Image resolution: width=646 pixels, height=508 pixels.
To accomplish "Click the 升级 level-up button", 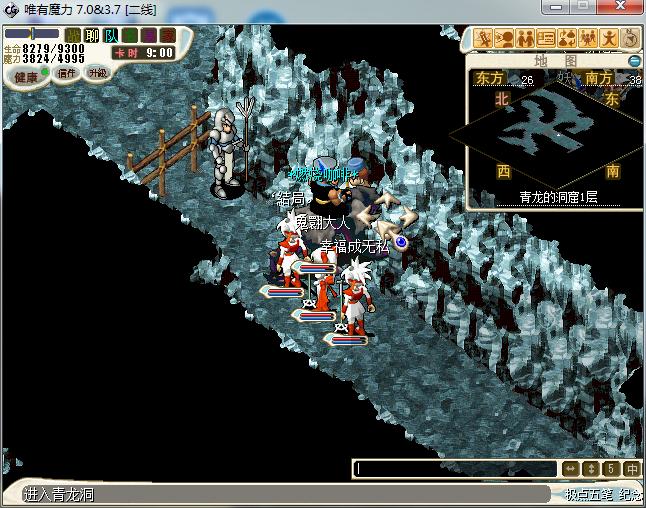I will [x=97, y=73].
